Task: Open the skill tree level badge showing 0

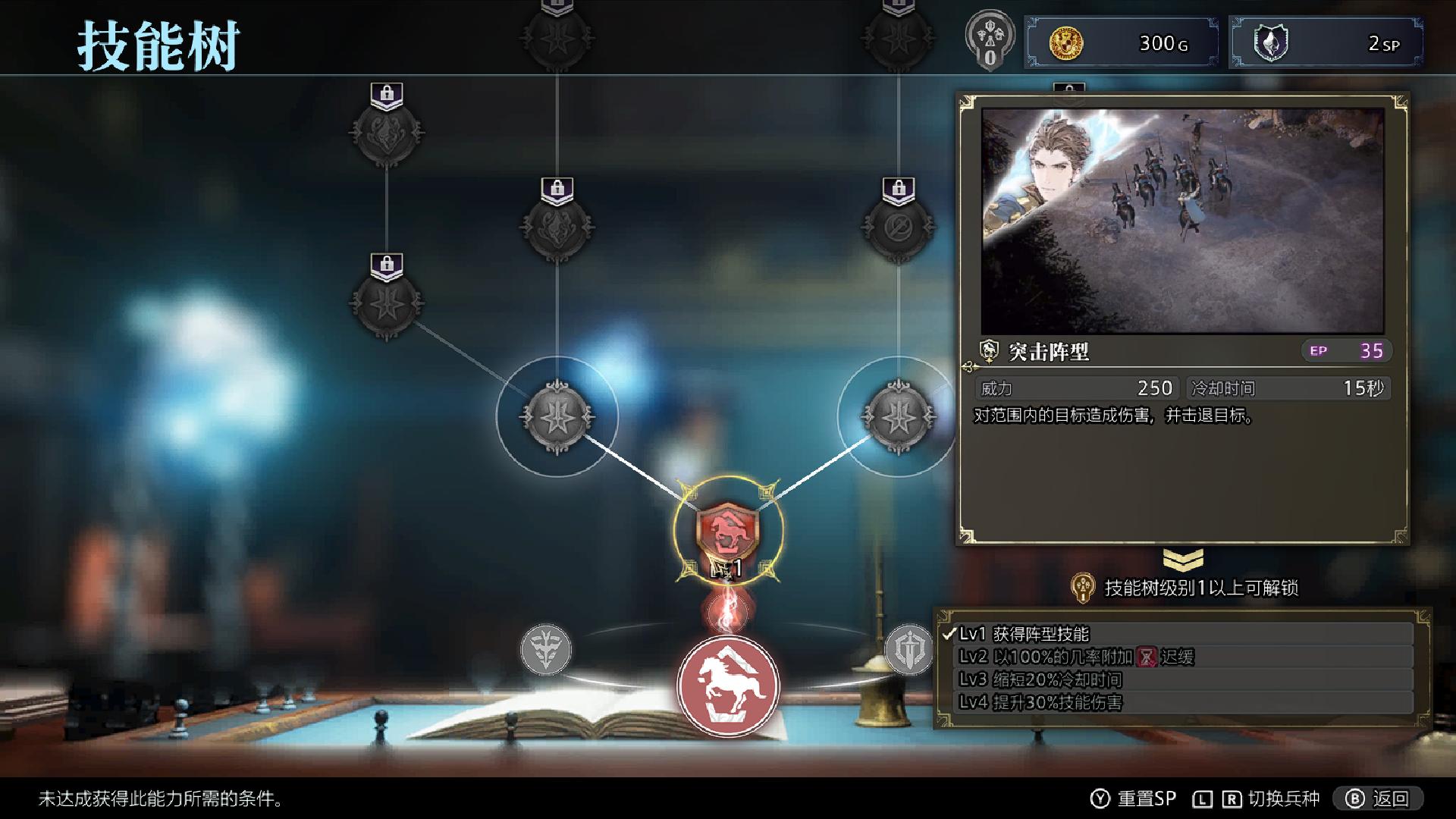Action: [x=990, y=43]
